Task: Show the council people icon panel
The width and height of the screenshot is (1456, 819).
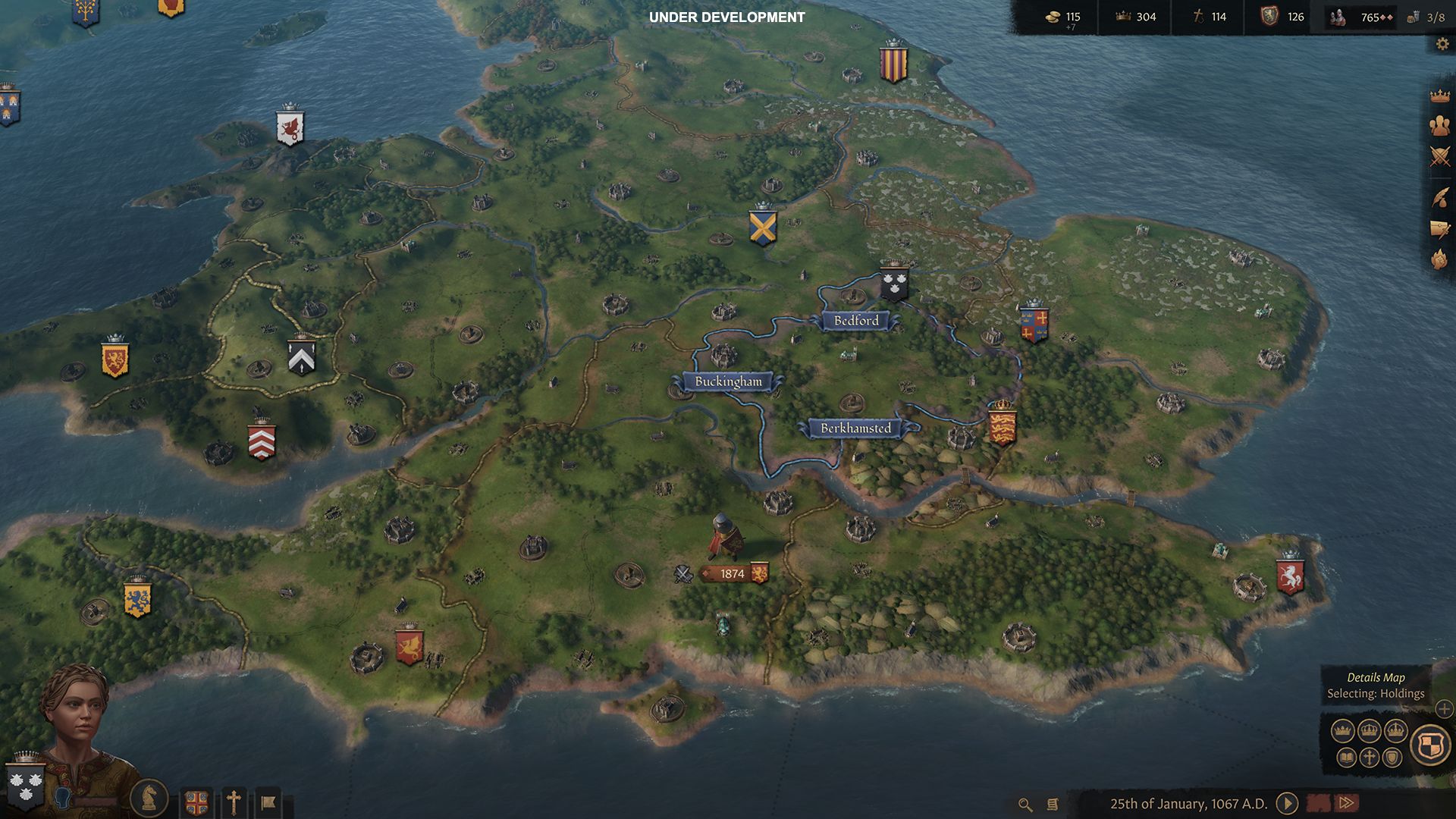Action: 1439,126
